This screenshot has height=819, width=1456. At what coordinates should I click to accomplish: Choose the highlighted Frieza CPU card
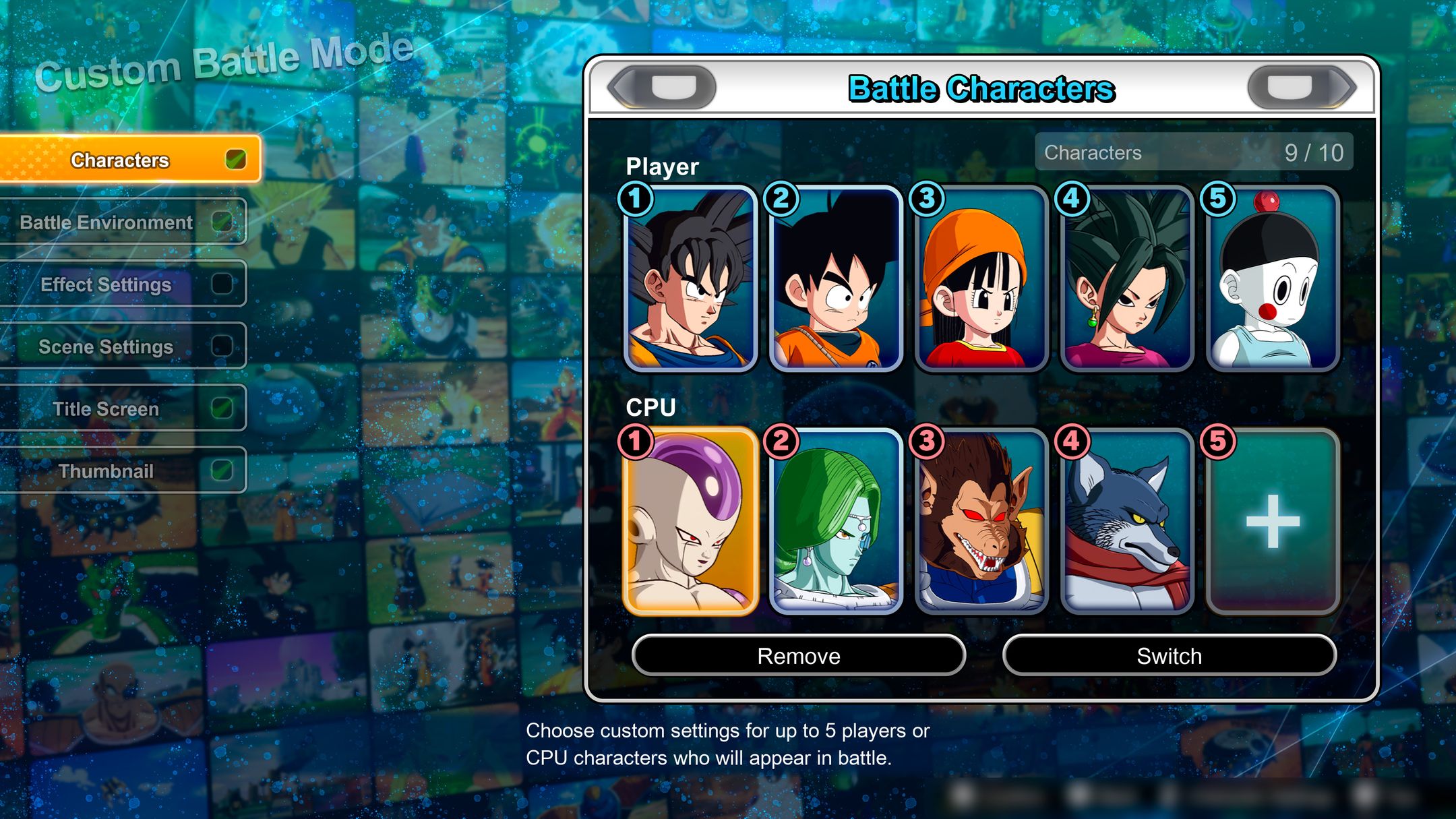pos(691,522)
